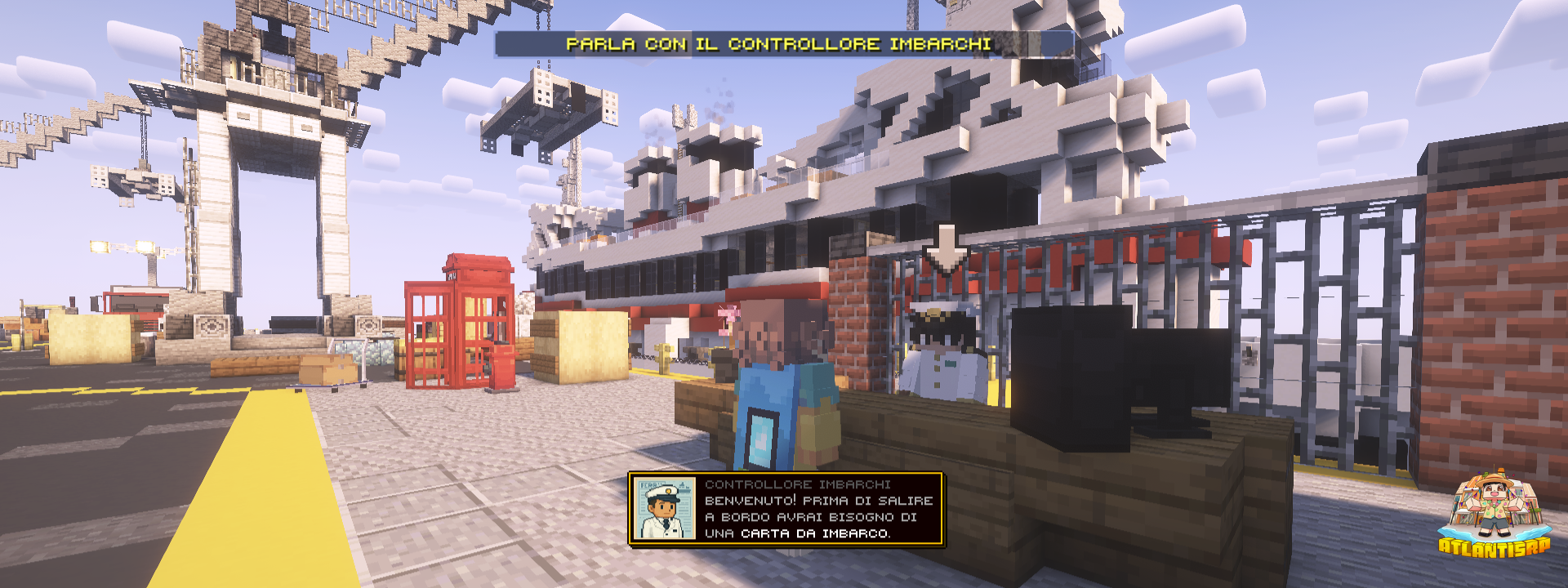This screenshot has height=588, width=1568.
Task: Click the AtlantisRP logo
Action: click(x=1493, y=516)
